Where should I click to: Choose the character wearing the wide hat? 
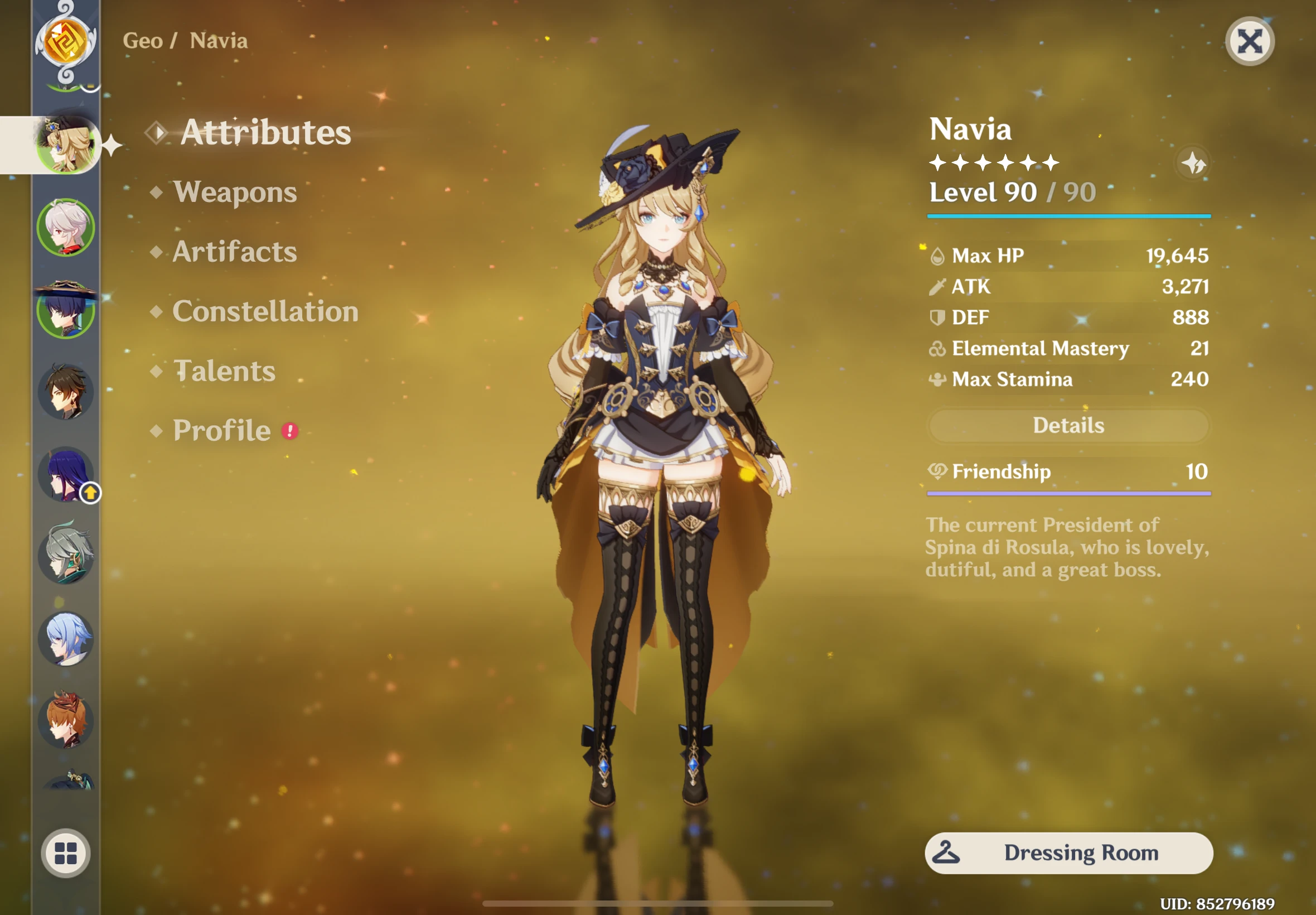(66, 310)
